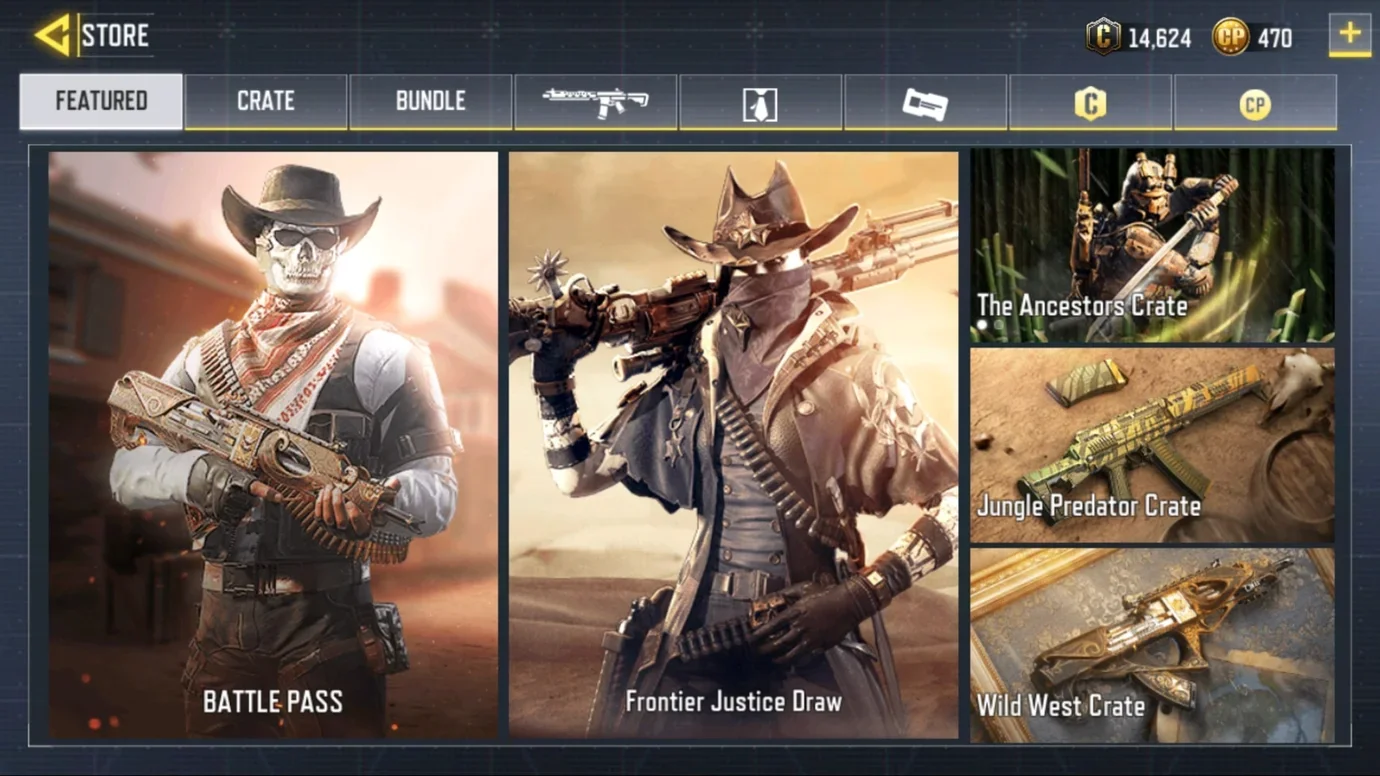Select the Wild West Crate
1380x776 pixels.
tap(1152, 645)
